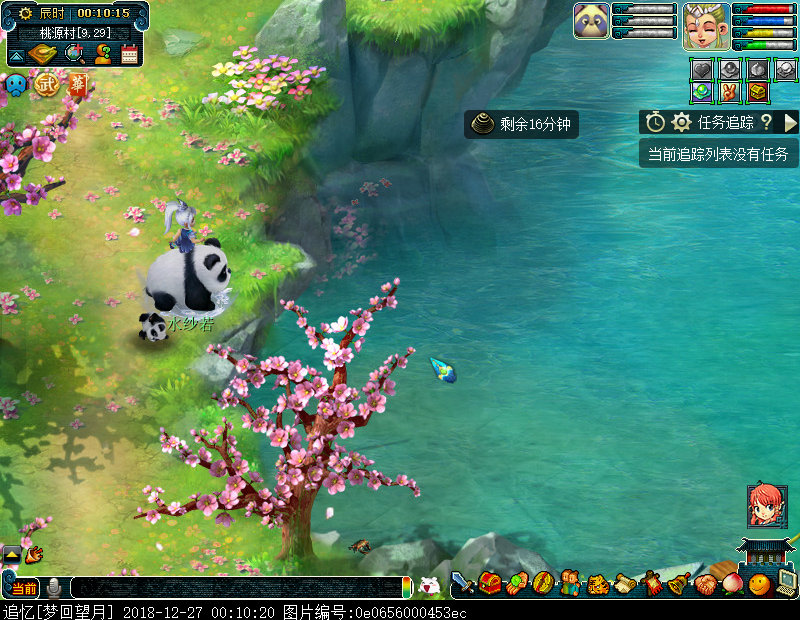Click the blue headphone mascot icon
Viewport: 800px width, 620px height.
16,86
